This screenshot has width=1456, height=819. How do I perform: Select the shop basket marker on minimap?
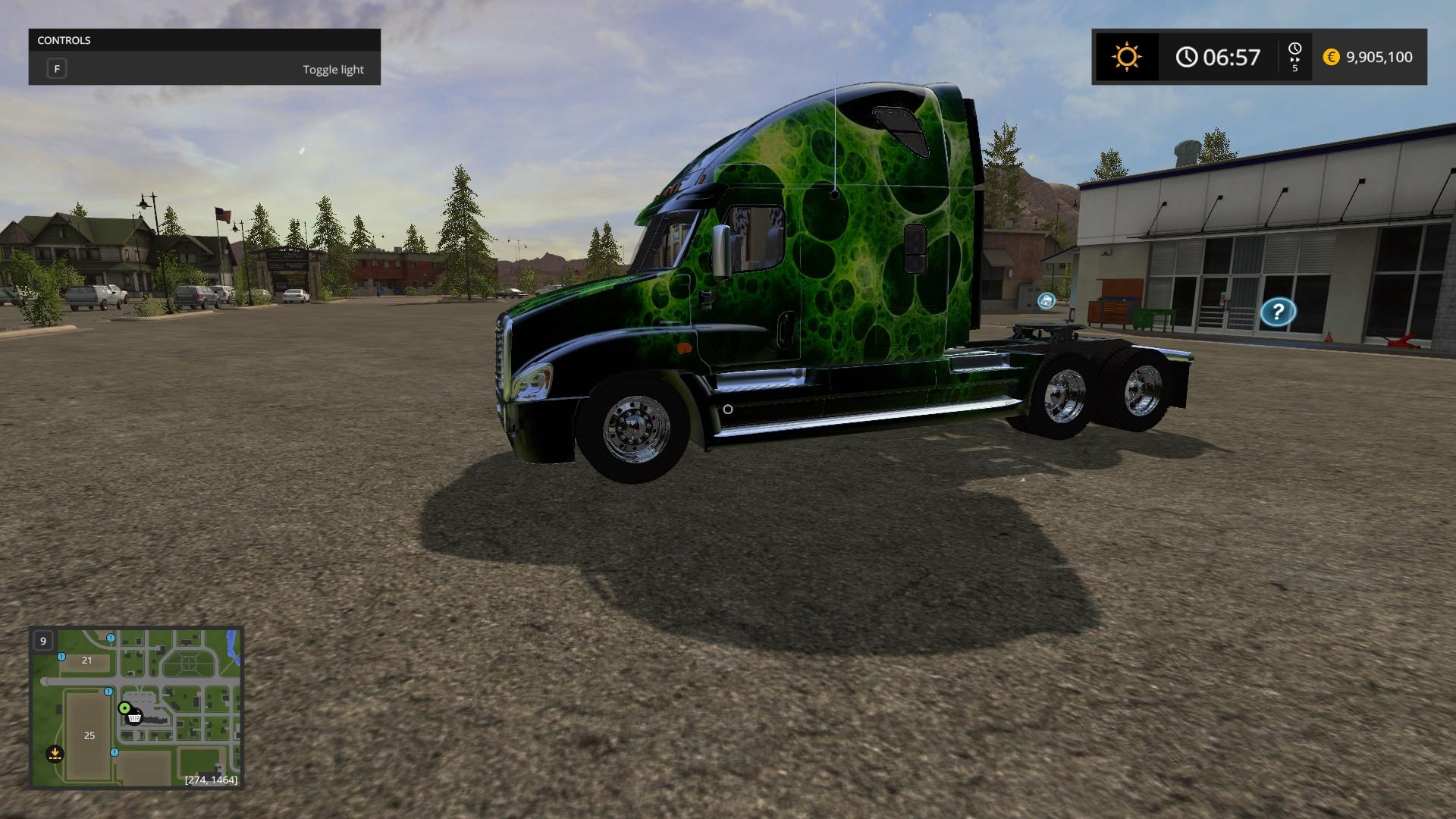135,717
